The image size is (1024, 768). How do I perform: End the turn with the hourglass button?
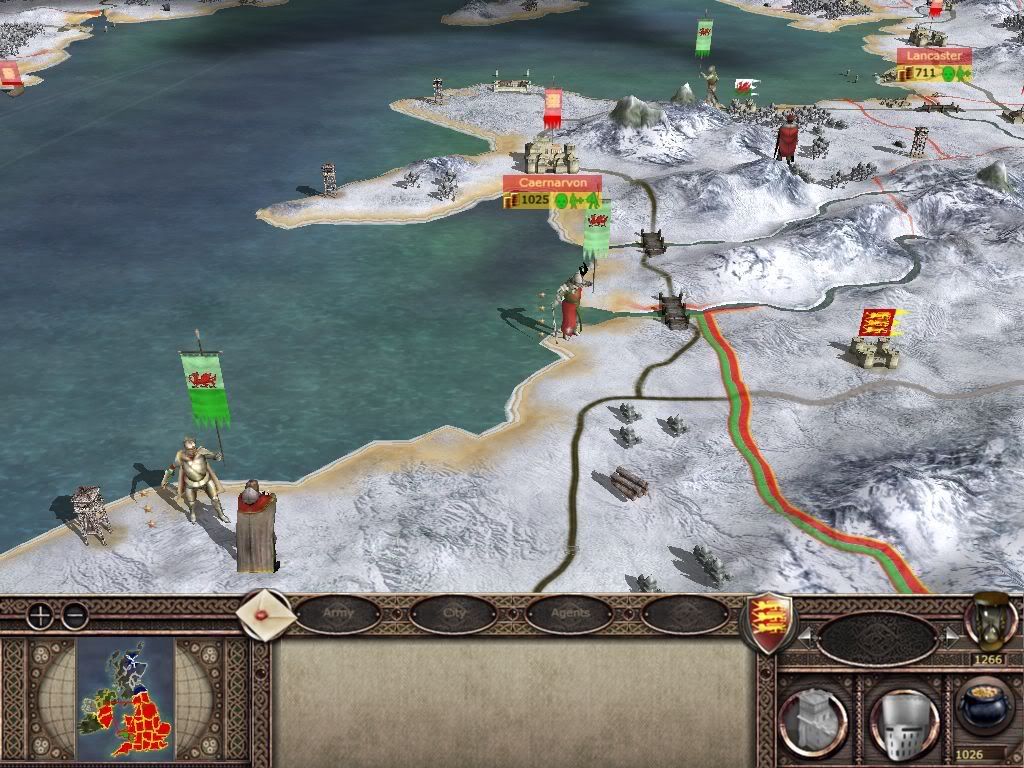990,620
